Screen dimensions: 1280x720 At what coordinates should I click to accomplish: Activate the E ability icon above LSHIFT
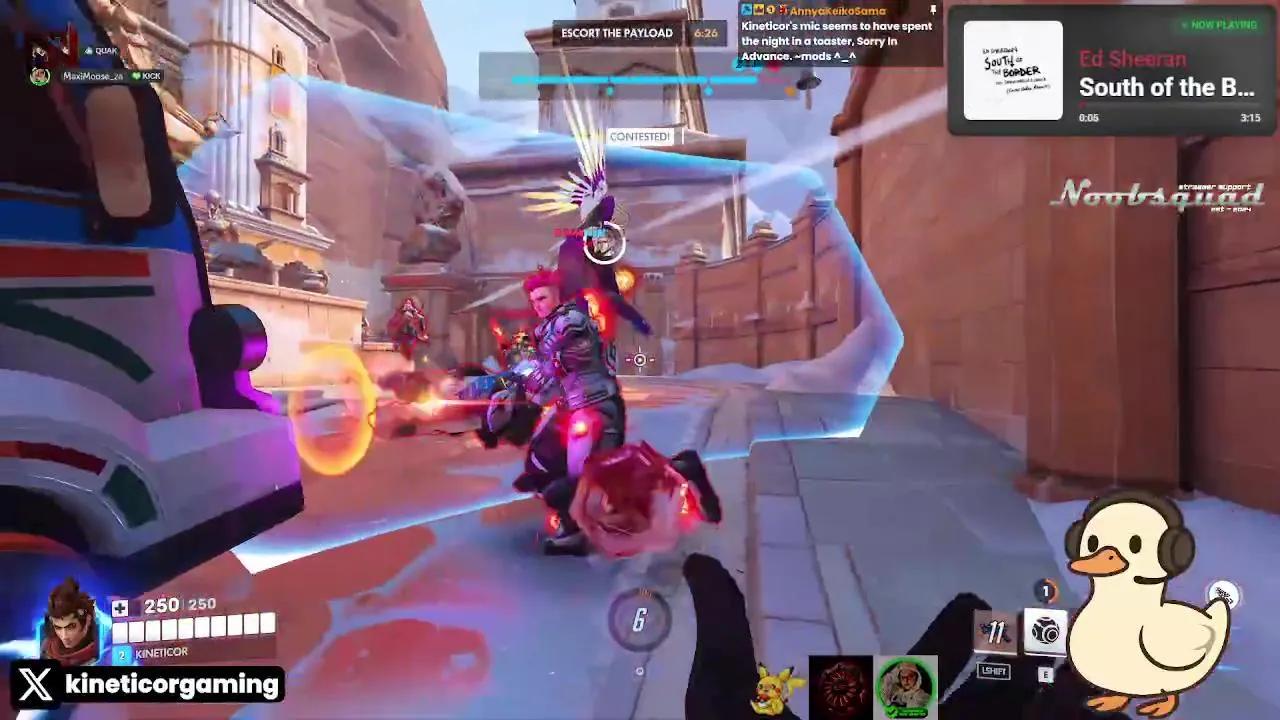click(x=1046, y=628)
